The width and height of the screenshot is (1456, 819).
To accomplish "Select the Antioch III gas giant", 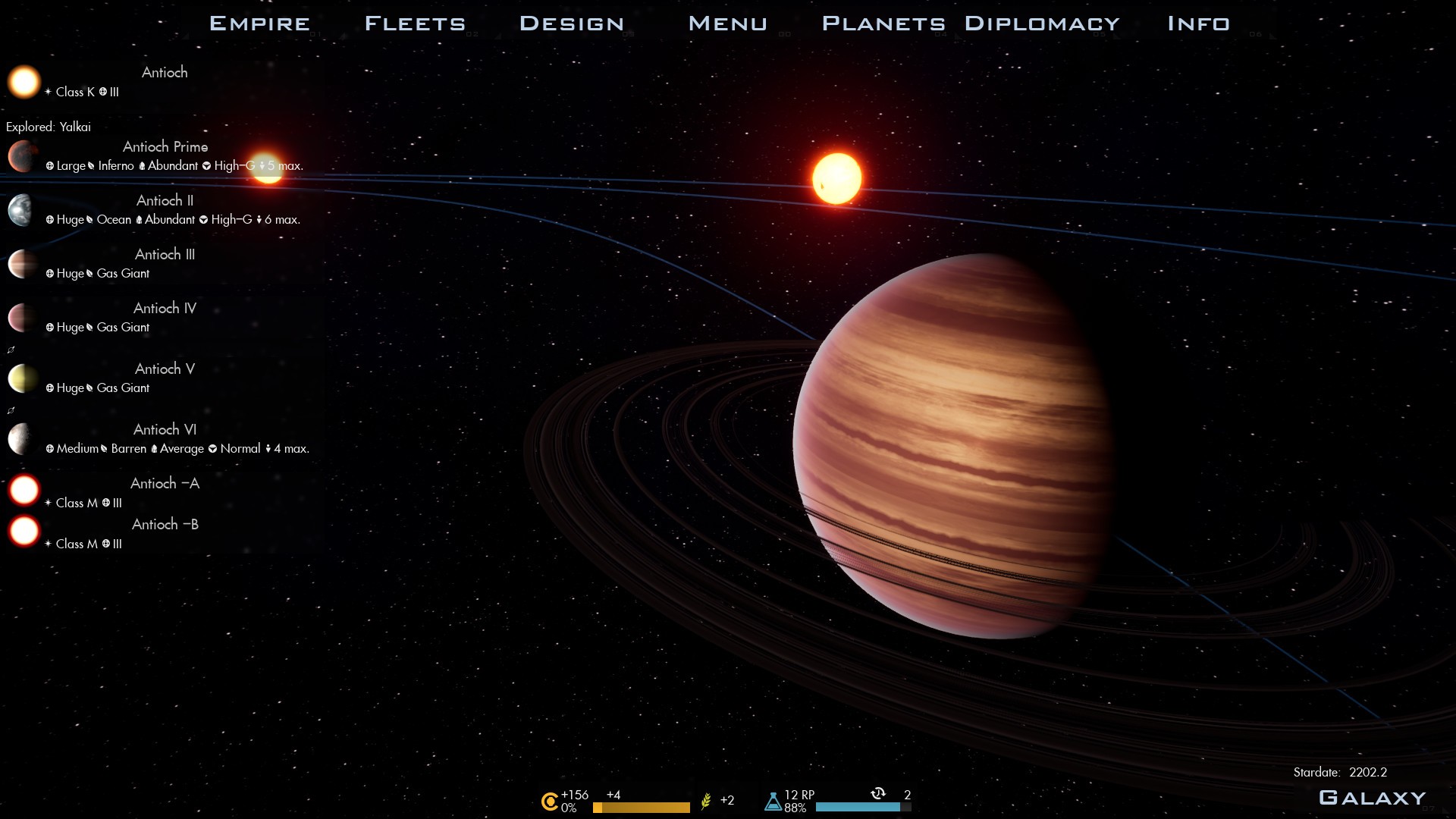I will [x=165, y=255].
